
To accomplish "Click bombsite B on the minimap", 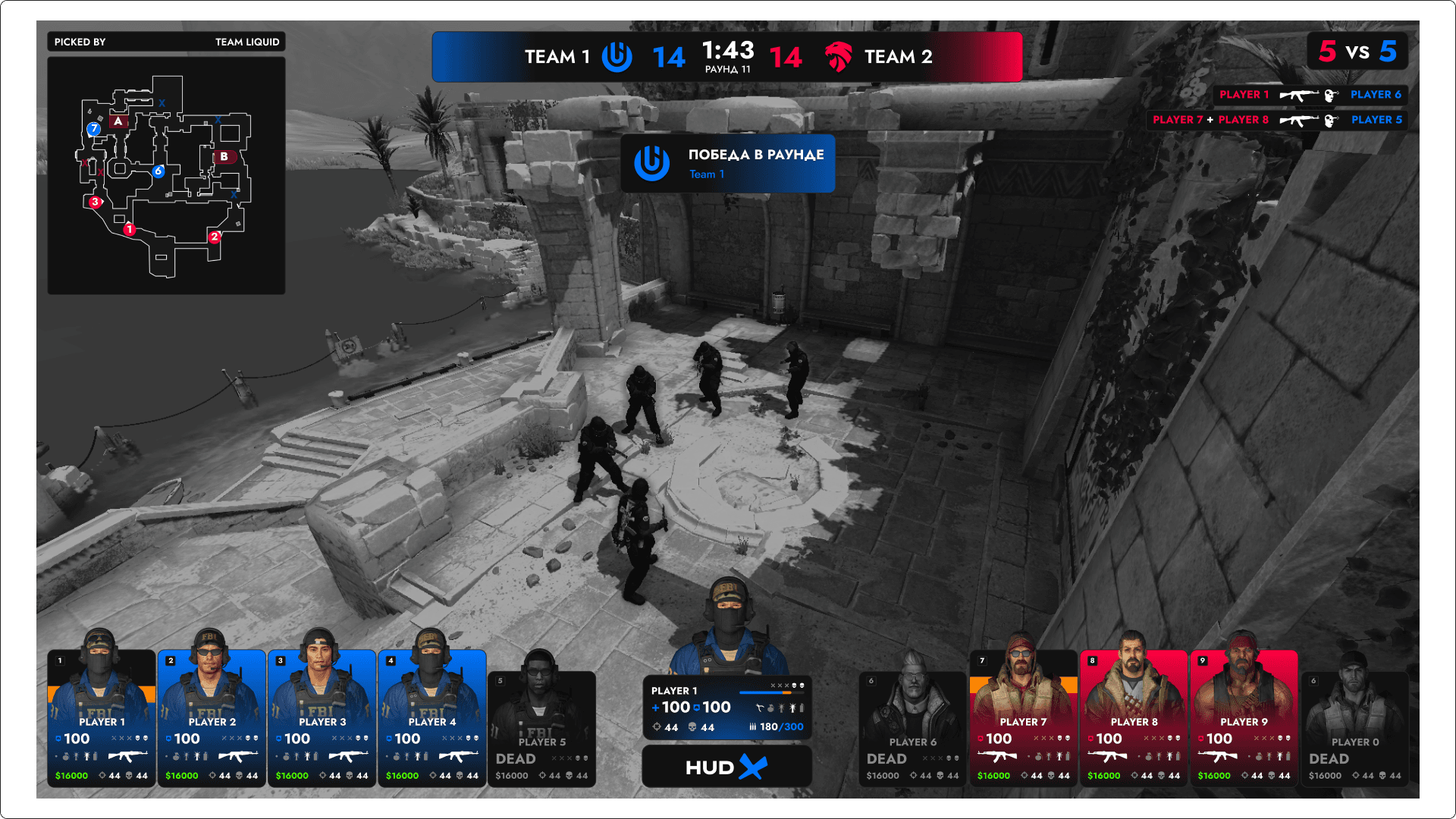I will click(x=224, y=156).
